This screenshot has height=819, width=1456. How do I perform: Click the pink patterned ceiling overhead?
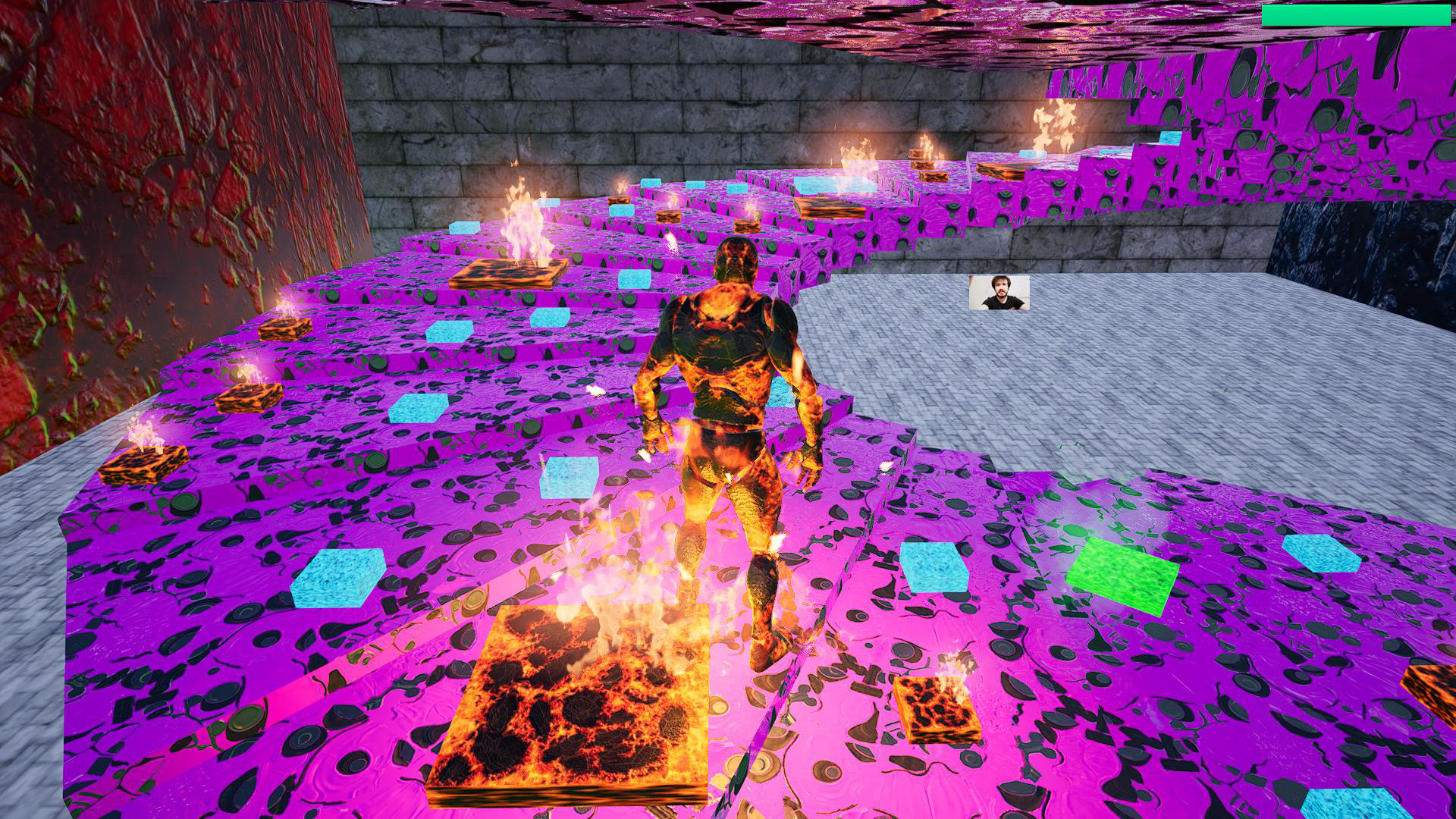834,15
